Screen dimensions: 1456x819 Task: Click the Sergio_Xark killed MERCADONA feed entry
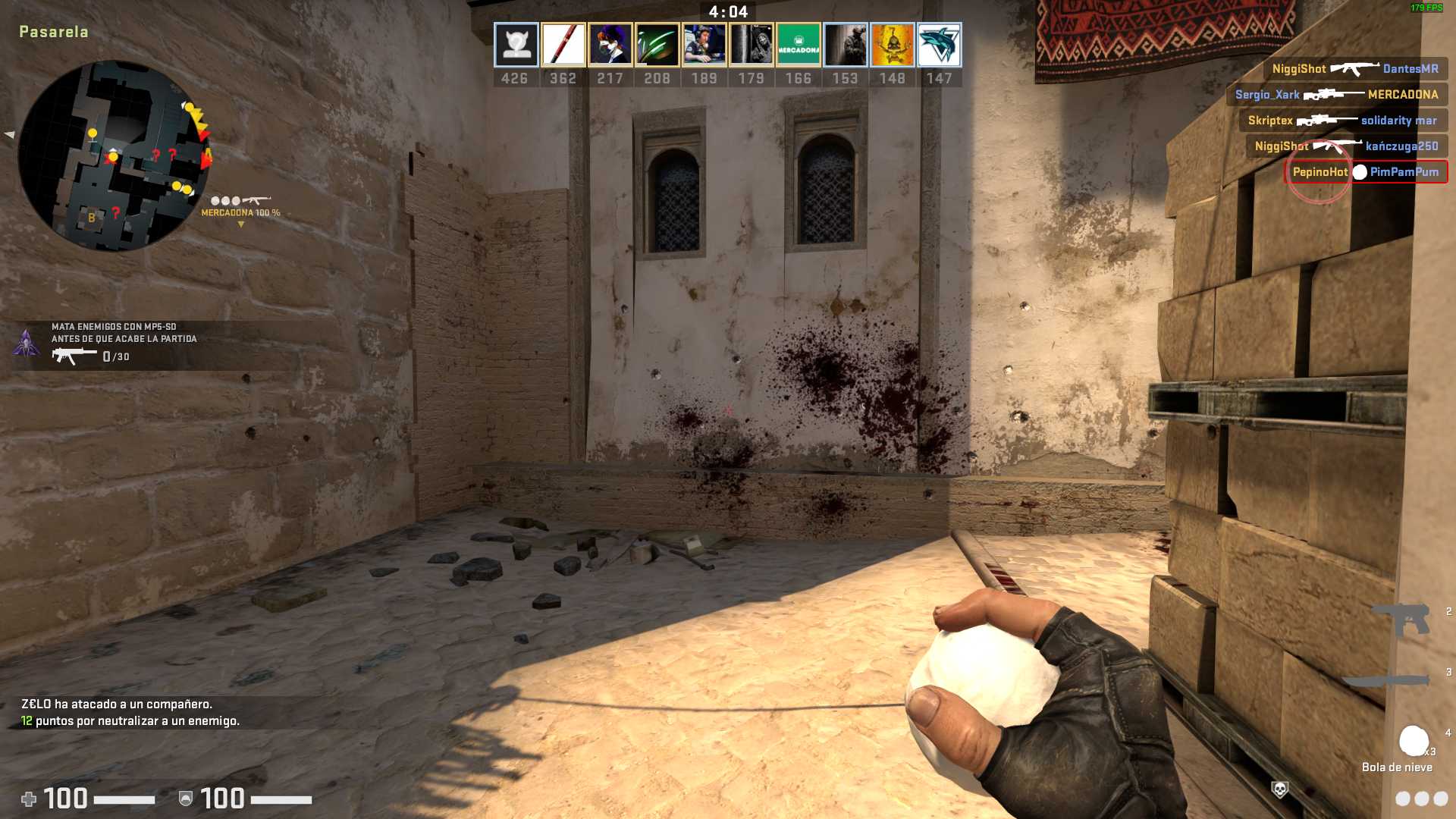[1336, 95]
